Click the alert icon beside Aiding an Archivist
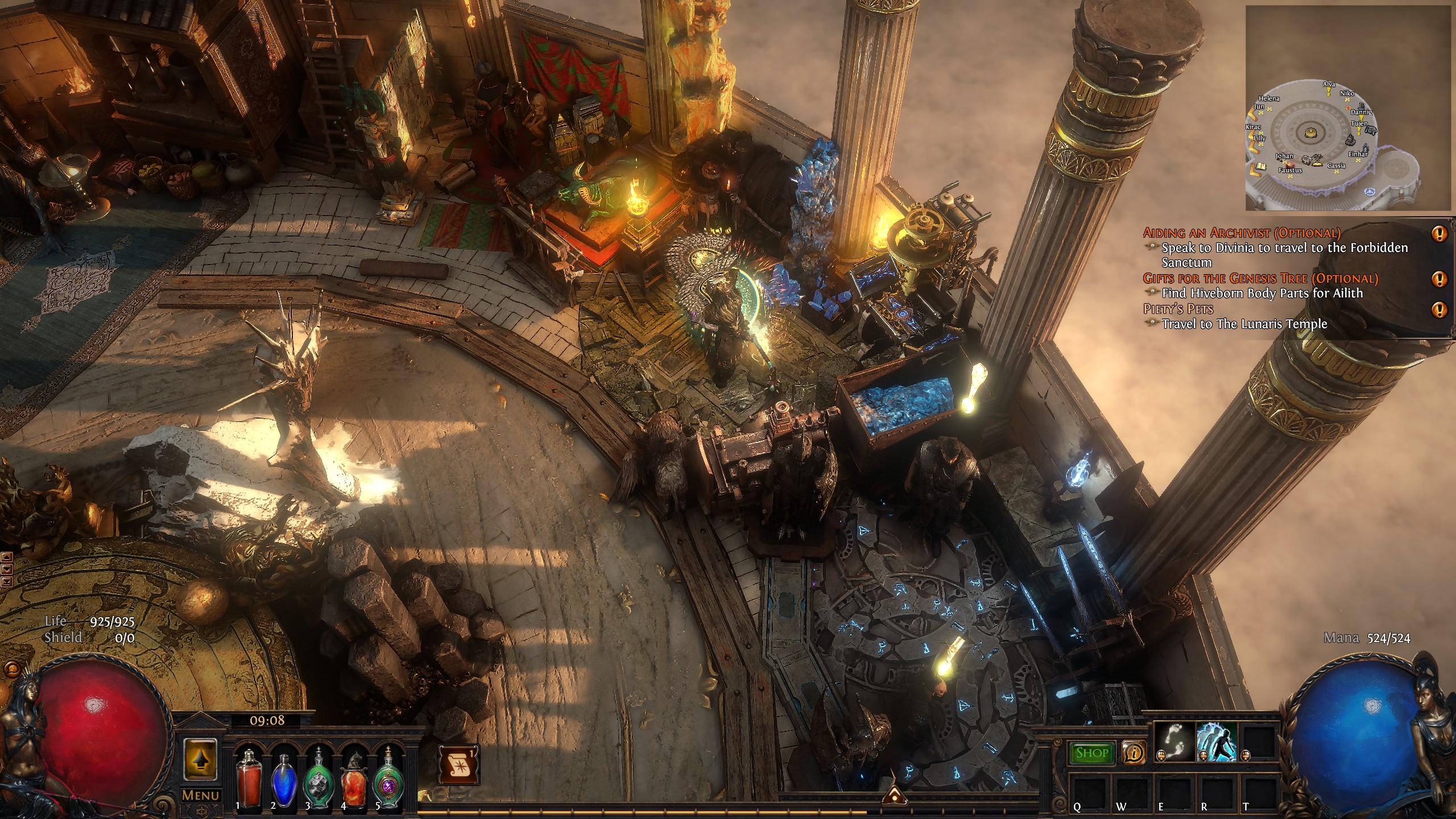 (x=1439, y=233)
